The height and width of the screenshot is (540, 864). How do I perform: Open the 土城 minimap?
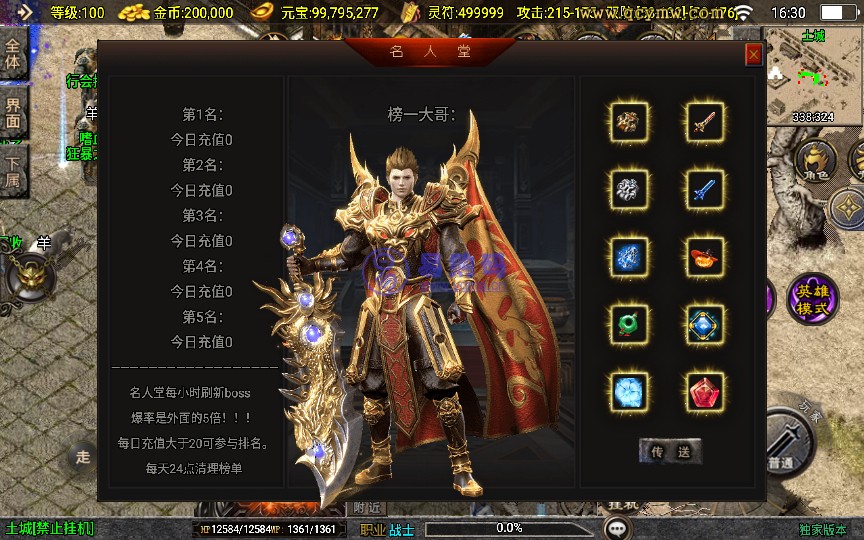pyautogui.click(x=814, y=76)
